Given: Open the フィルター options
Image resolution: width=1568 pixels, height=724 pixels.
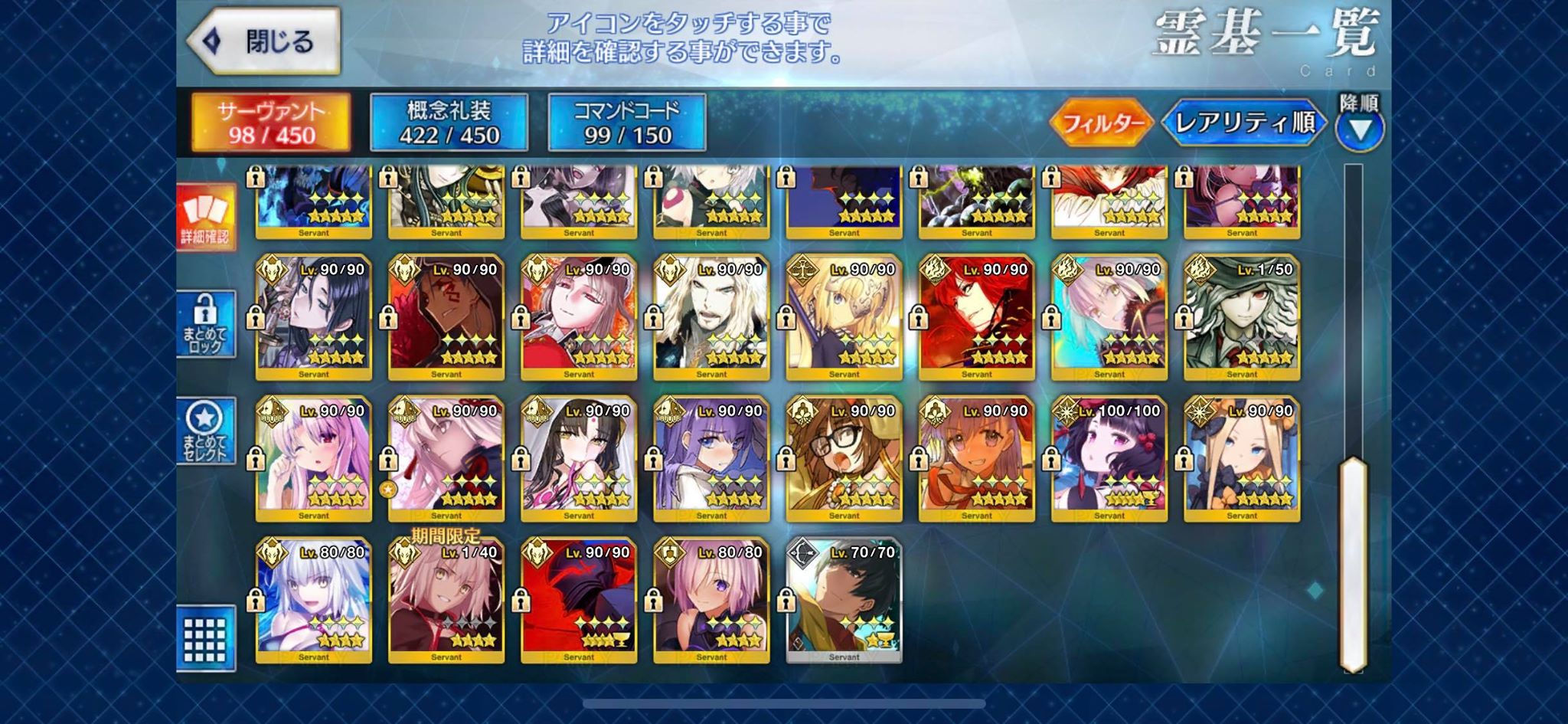Looking at the screenshot, I should (1102, 123).
